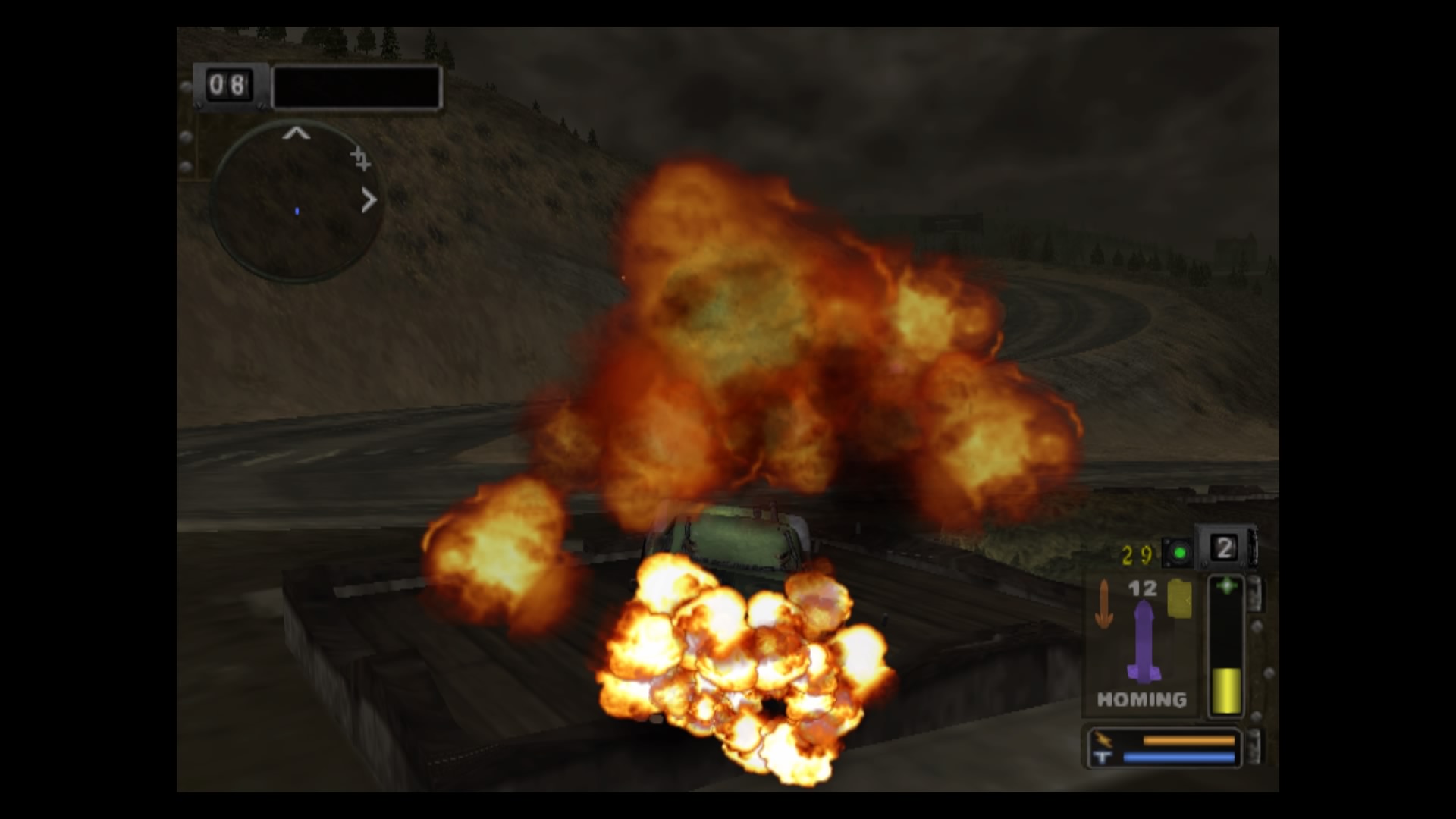1456x819 pixels.
Task: Click the blue player blip on the radar
Action: click(x=297, y=211)
